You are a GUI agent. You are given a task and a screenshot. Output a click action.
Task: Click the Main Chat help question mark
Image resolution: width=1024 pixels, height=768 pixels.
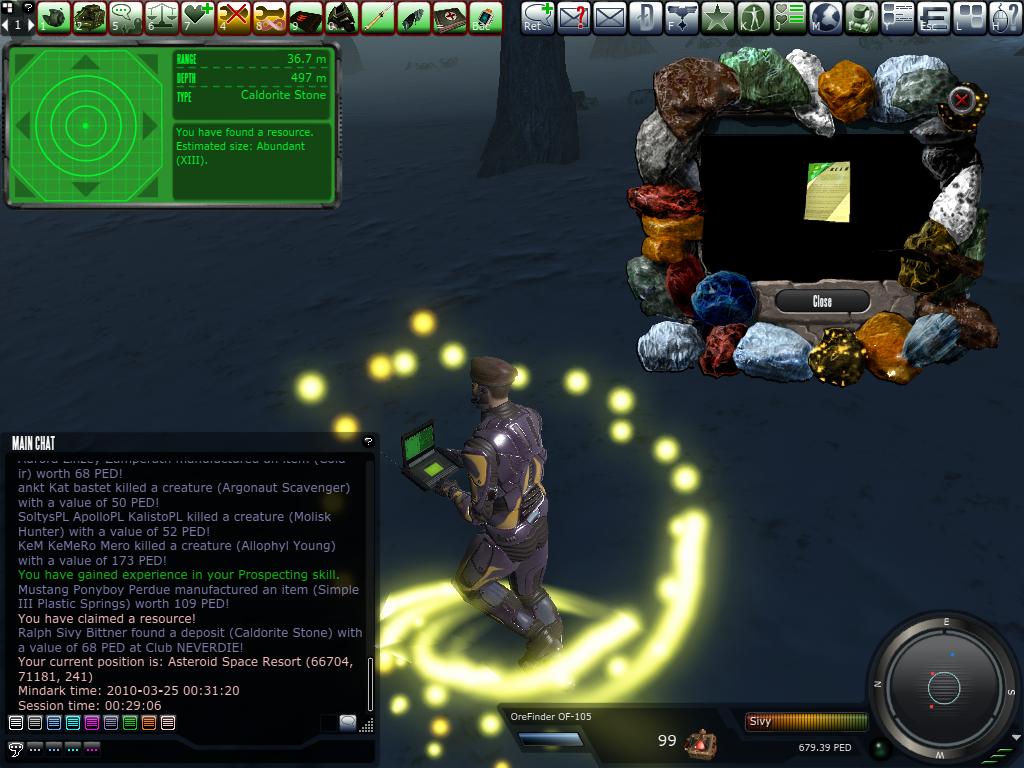(x=368, y=441)
